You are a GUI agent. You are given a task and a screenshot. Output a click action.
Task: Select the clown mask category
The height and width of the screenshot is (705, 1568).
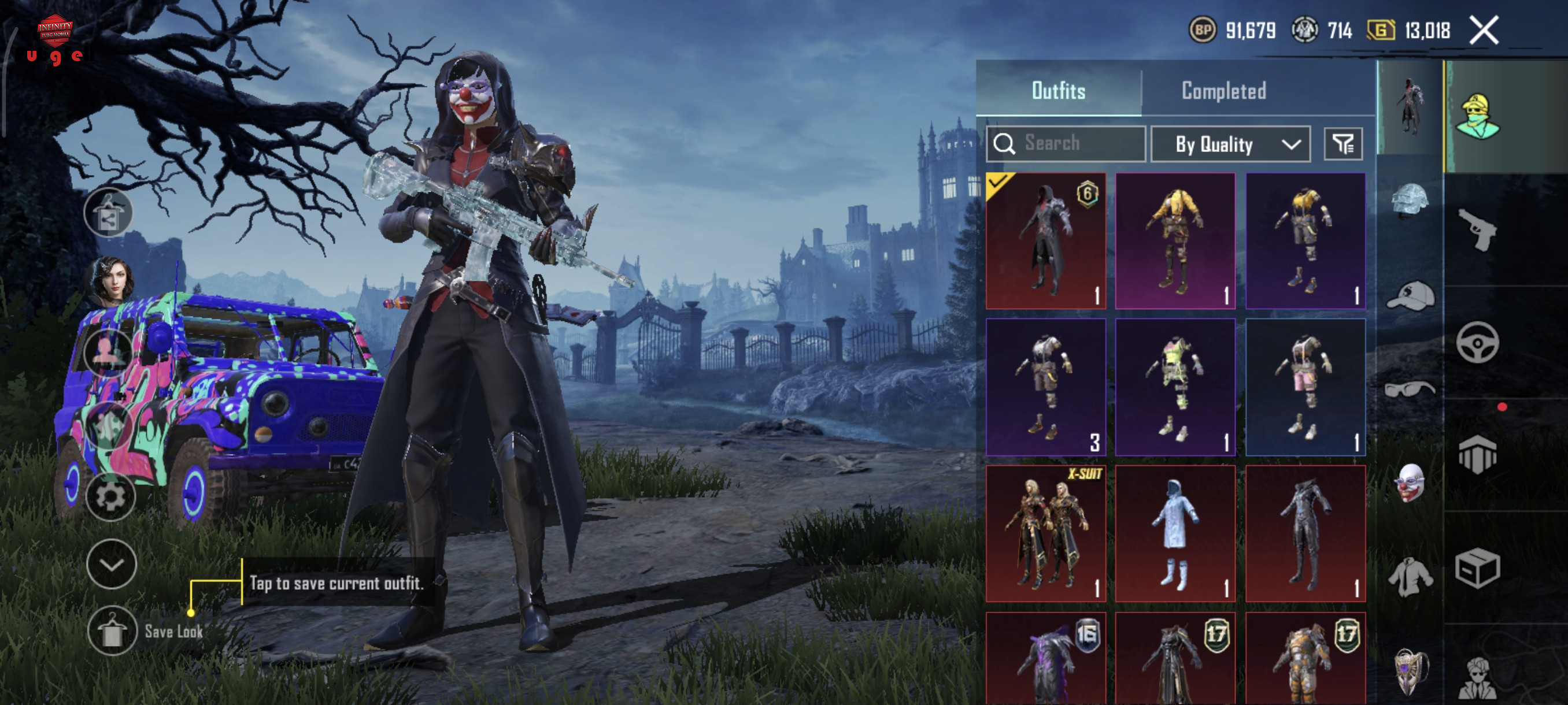(1409, 483)
